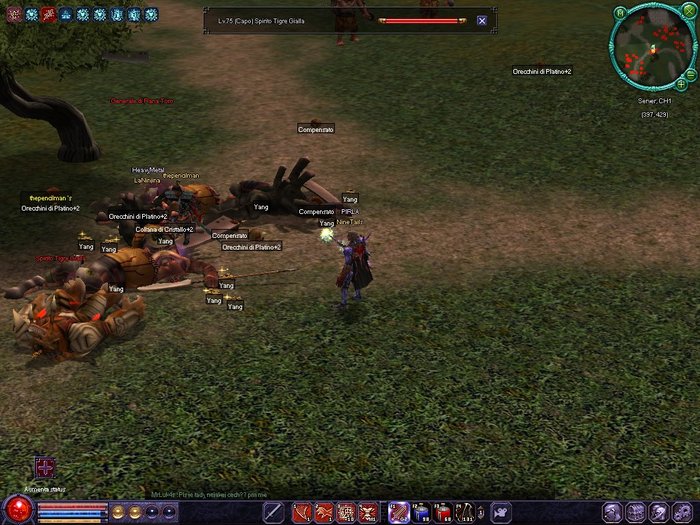Open the Alimenta status point panel
The image size is (700, 525).
coord(45,467)
